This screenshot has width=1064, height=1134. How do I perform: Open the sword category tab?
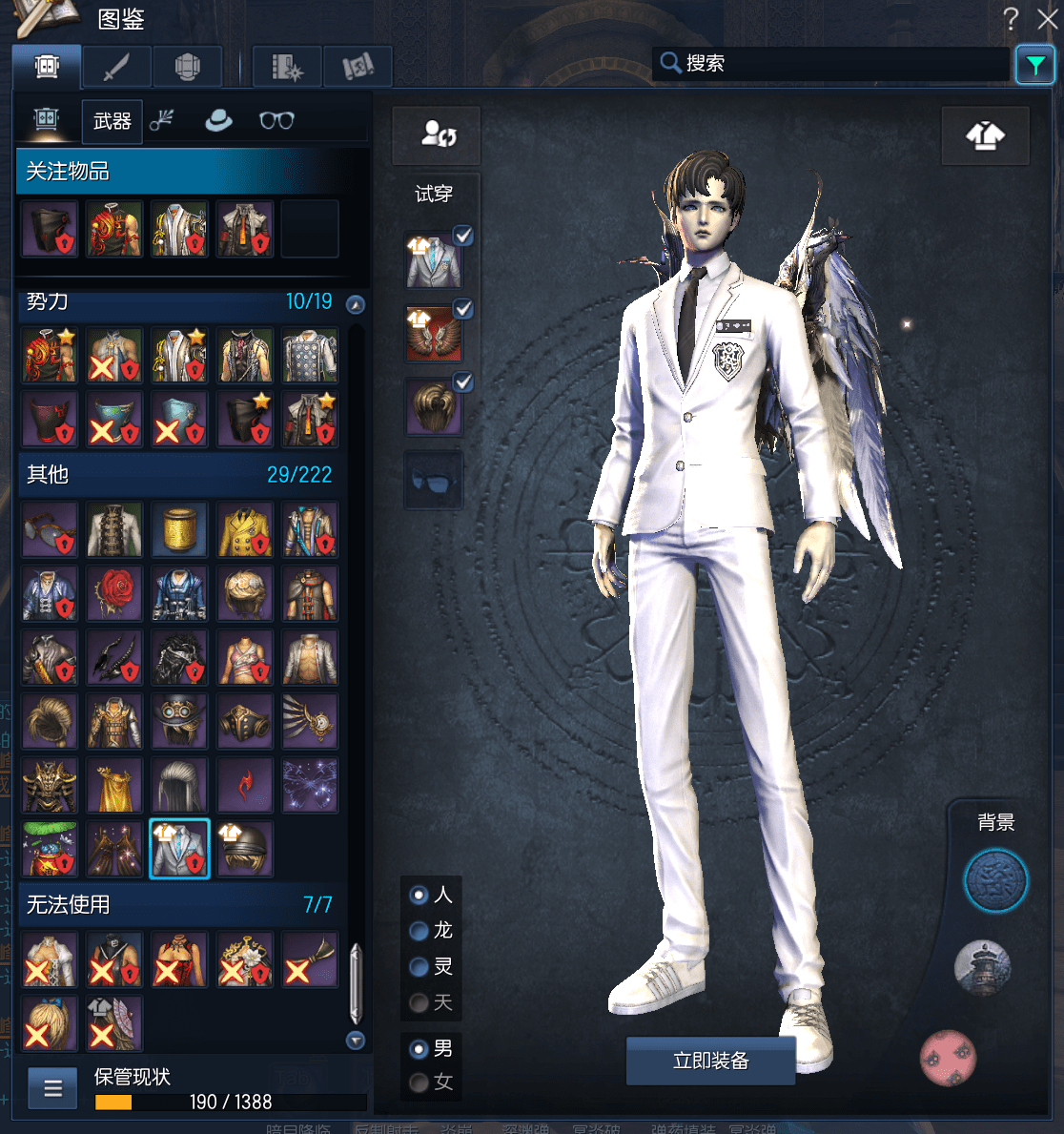point(116,67)
